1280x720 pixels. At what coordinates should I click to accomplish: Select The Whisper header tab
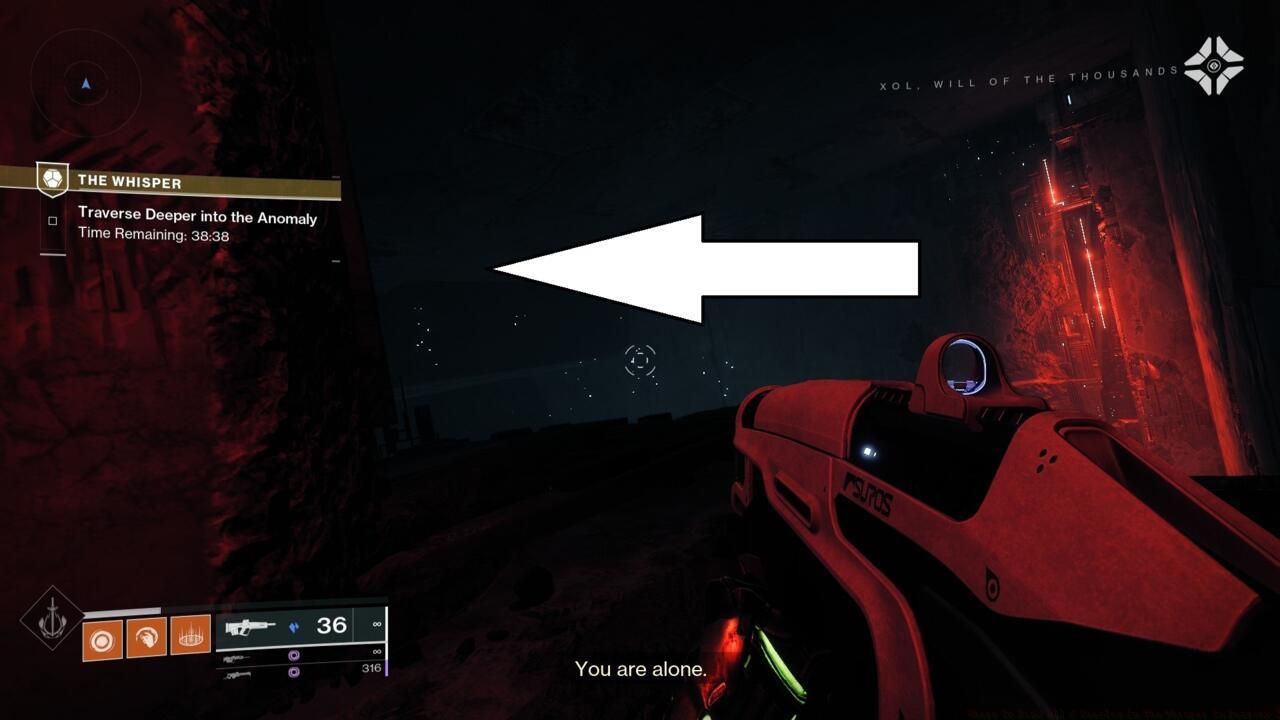click(x=130, y=183)
